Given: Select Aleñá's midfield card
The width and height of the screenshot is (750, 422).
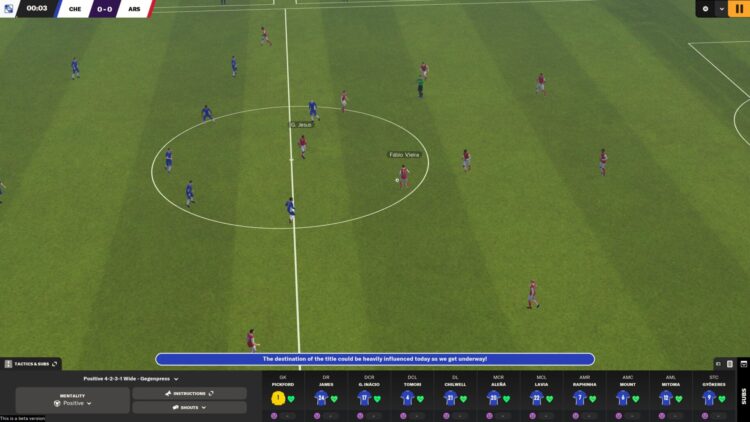Looking at the screenshot, I should (494, 398).
